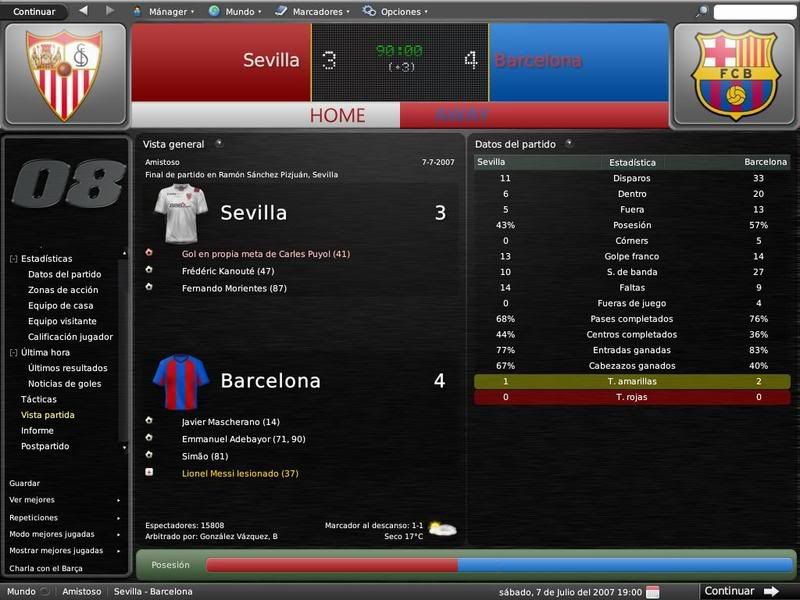Image resolution: width=800 pixels, height=600 pixels.
Task: Open Charla con el Barça
Action: [45, 568]
